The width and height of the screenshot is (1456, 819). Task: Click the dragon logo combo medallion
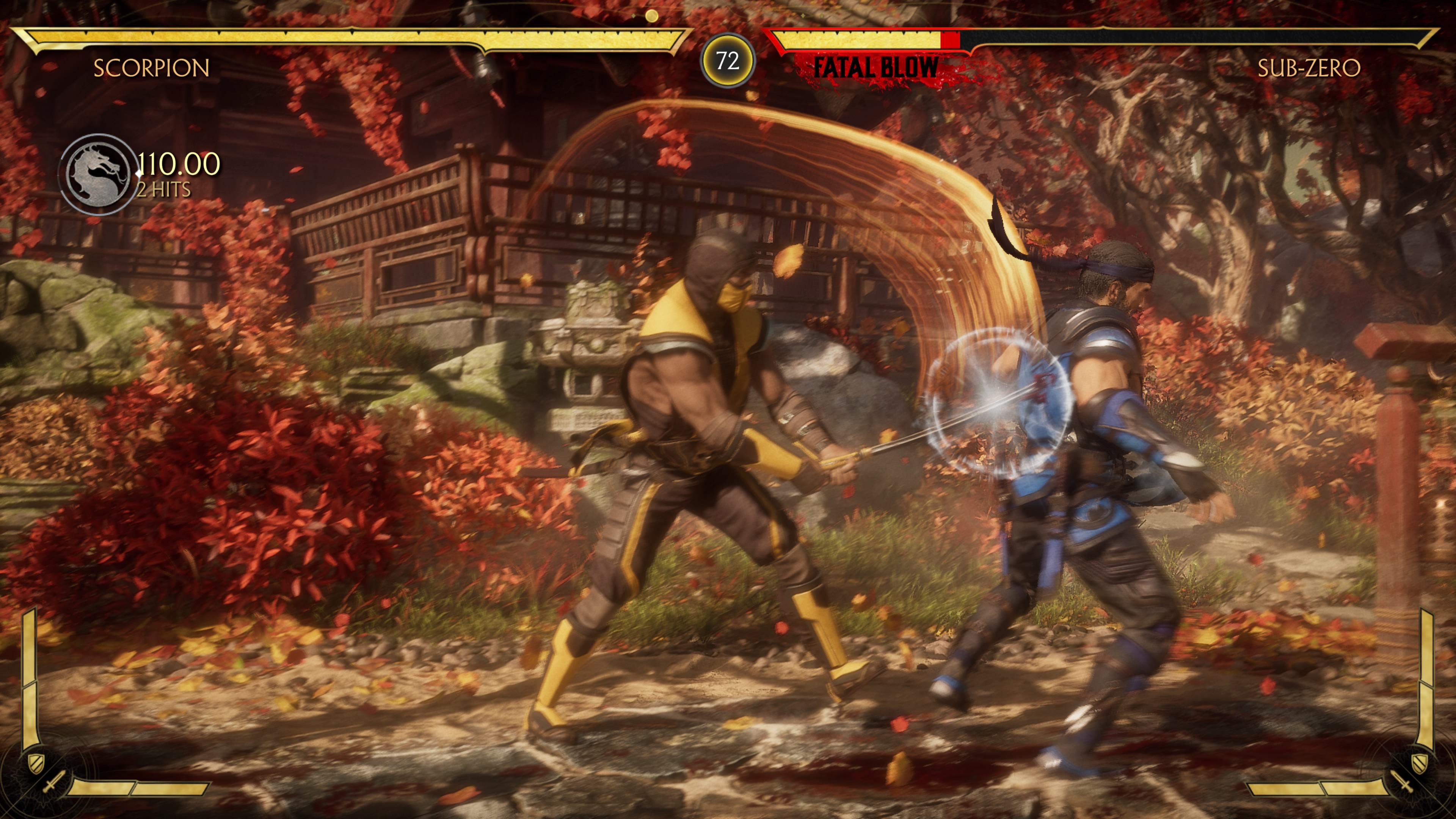pyautogui.click(x=98, y=174)
